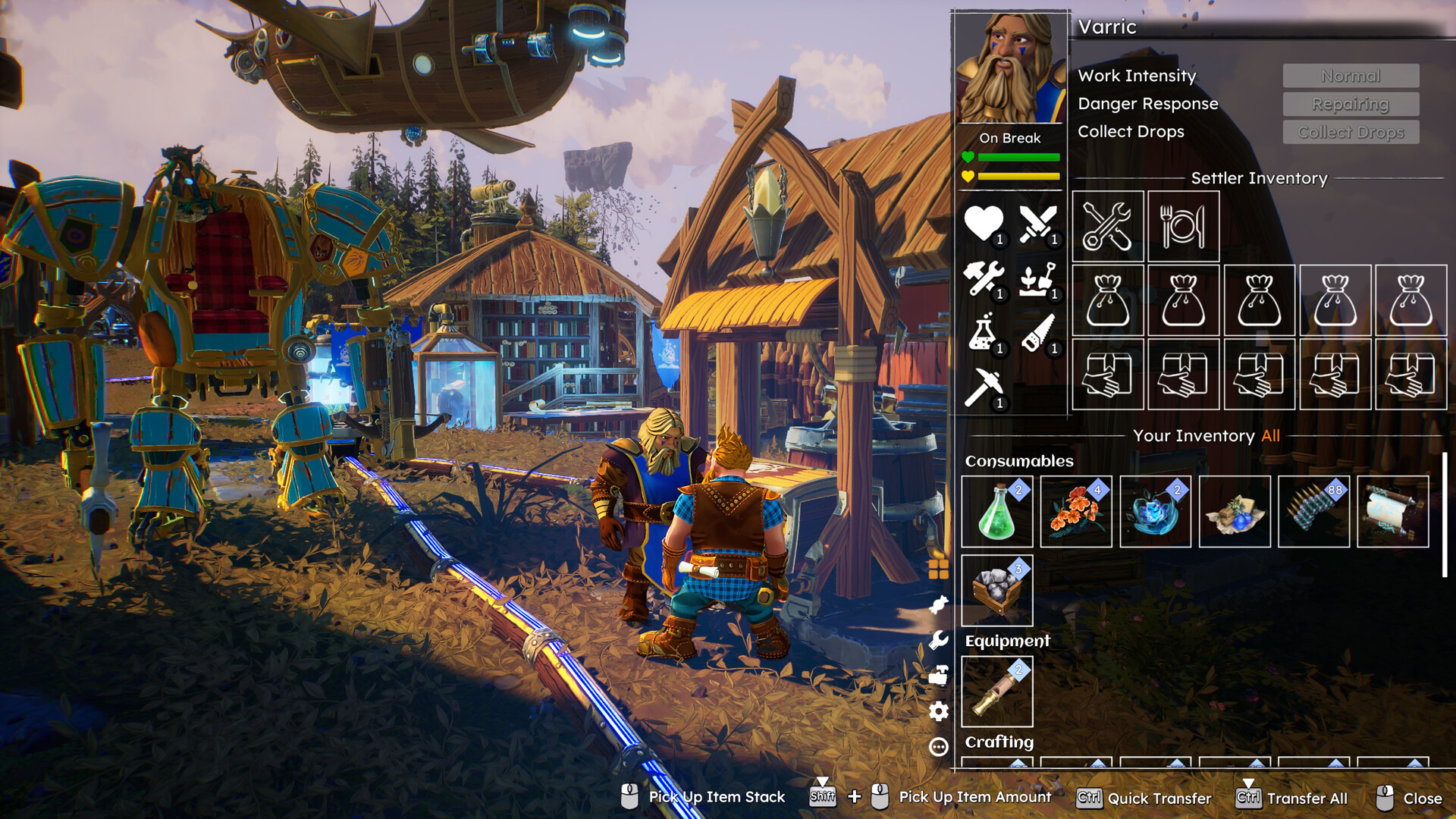Open the miscellaneous three-dots category
Viewport: 1456px width, 819px height.
click(x=939, y=747)
